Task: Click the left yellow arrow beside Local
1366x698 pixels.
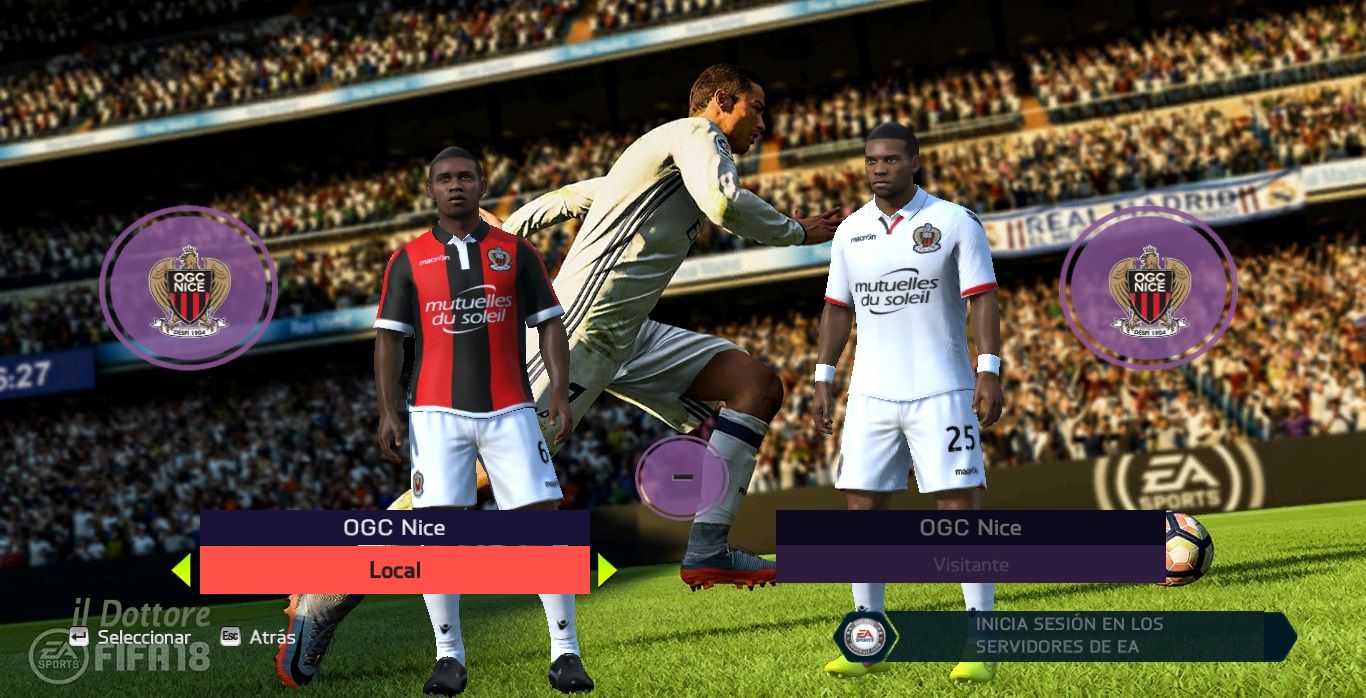Action: [x=181, y=570]
